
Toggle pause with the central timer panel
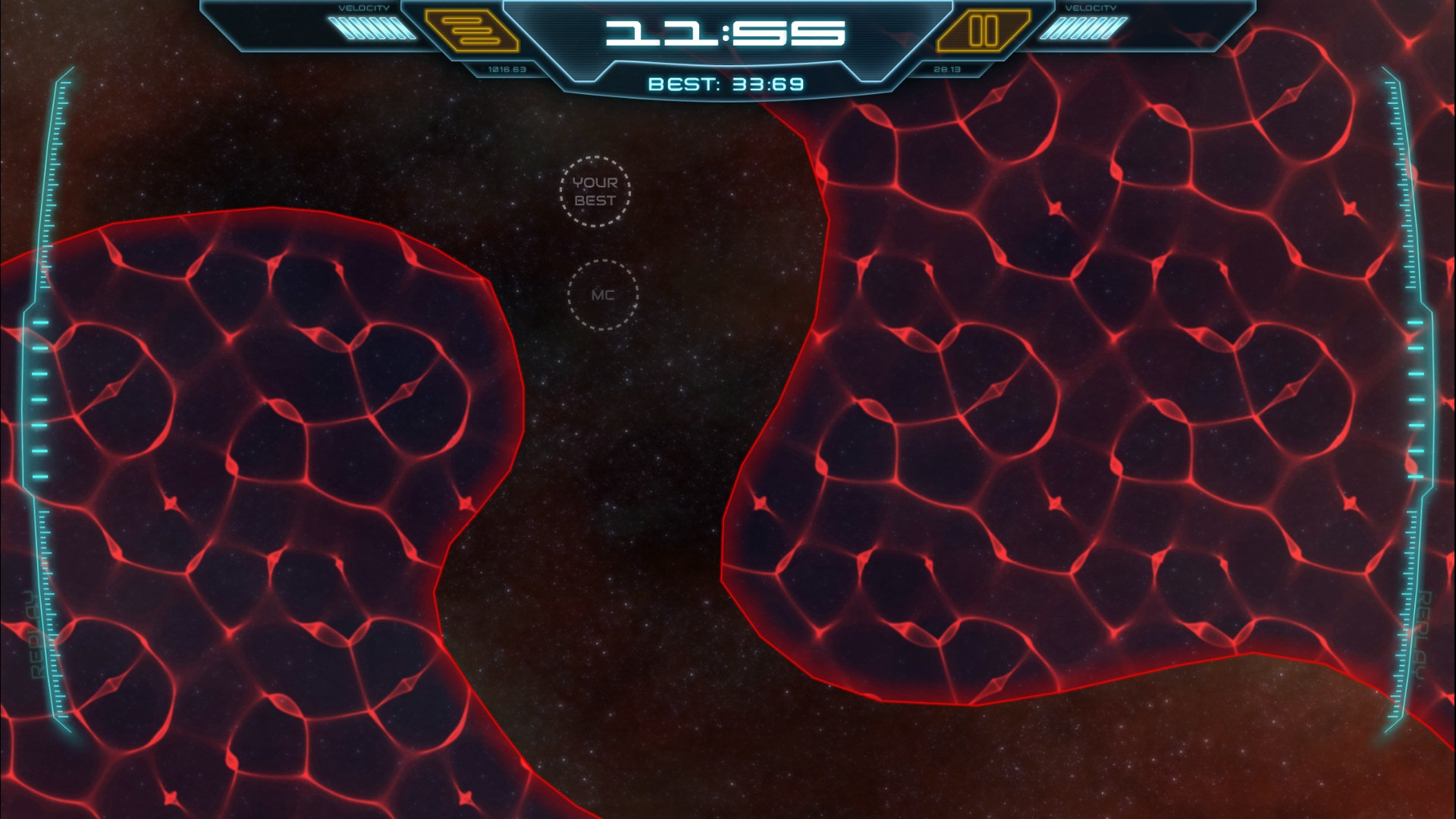pos(728,34)
